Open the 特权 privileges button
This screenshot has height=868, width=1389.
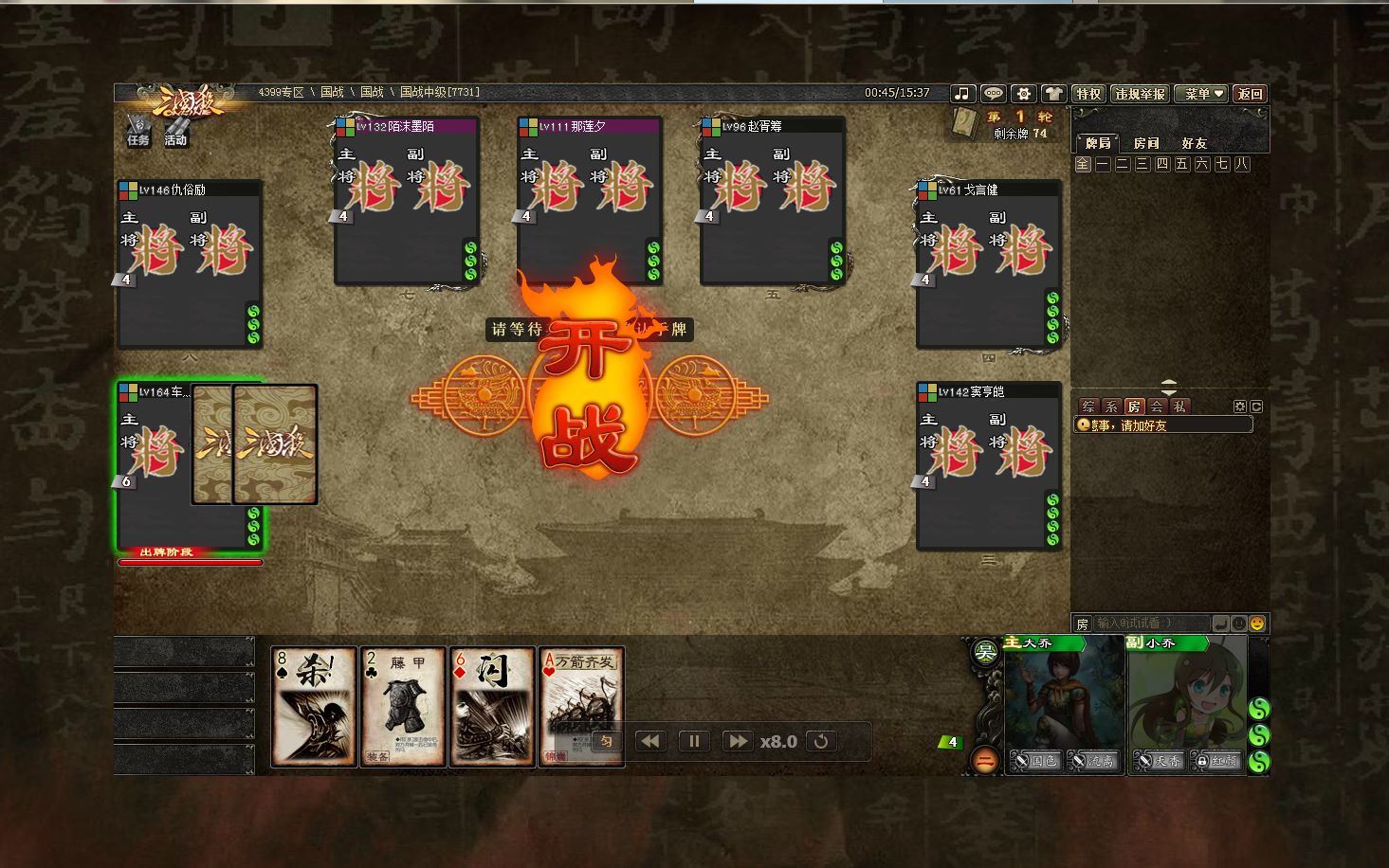coord(1087,94)
